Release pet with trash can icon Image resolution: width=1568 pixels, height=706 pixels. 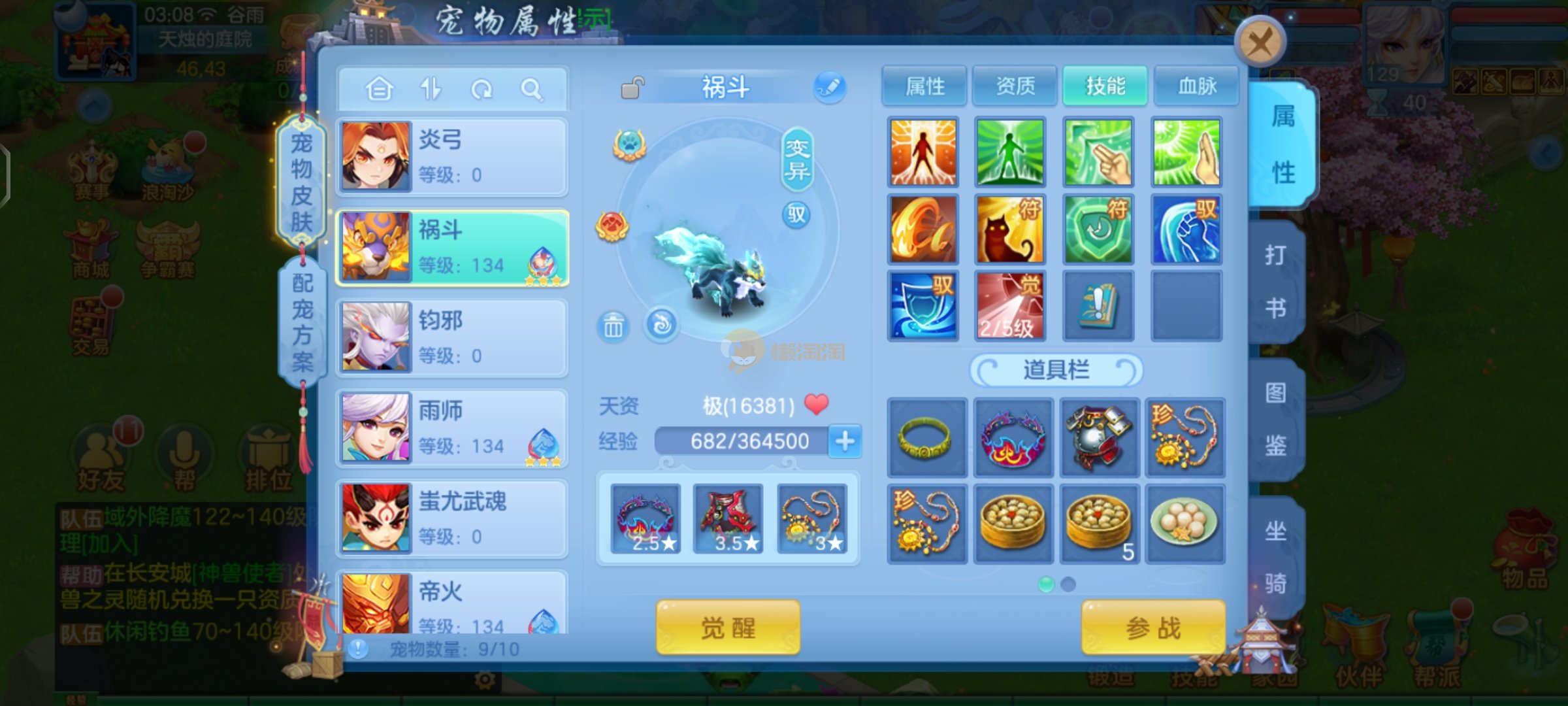[613, 326]
